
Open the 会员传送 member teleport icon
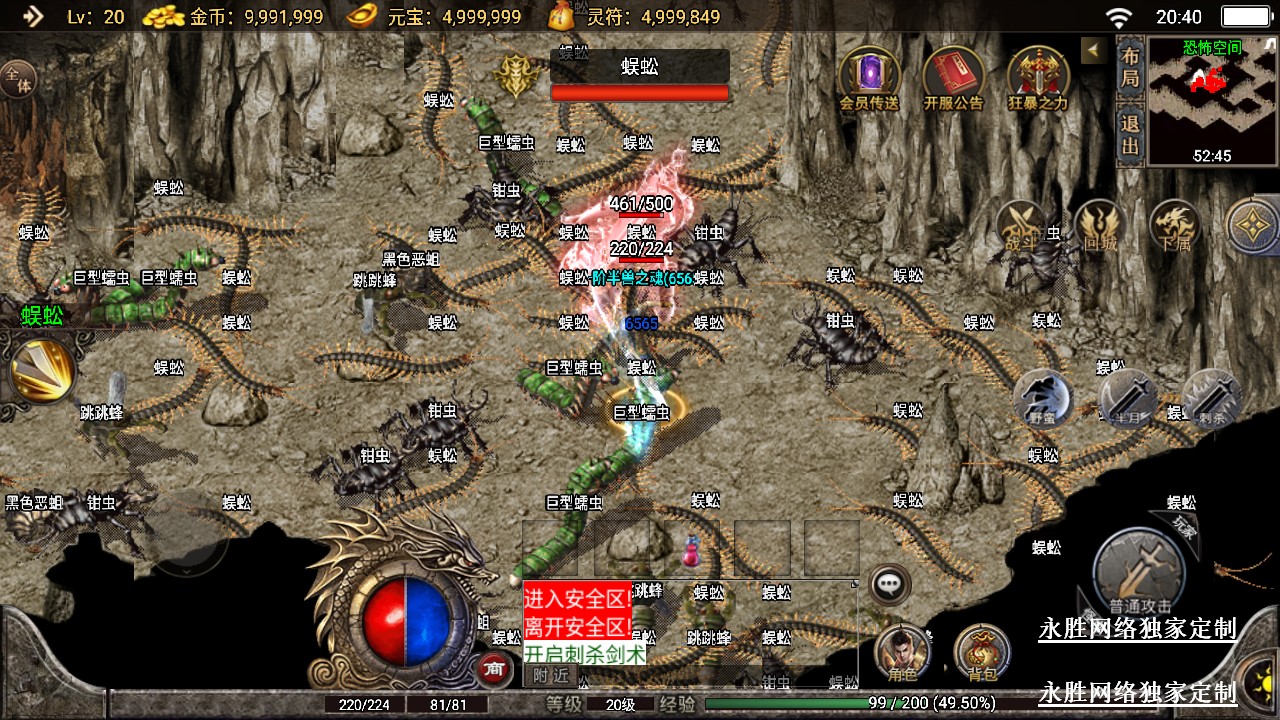[x=869, y=75]
